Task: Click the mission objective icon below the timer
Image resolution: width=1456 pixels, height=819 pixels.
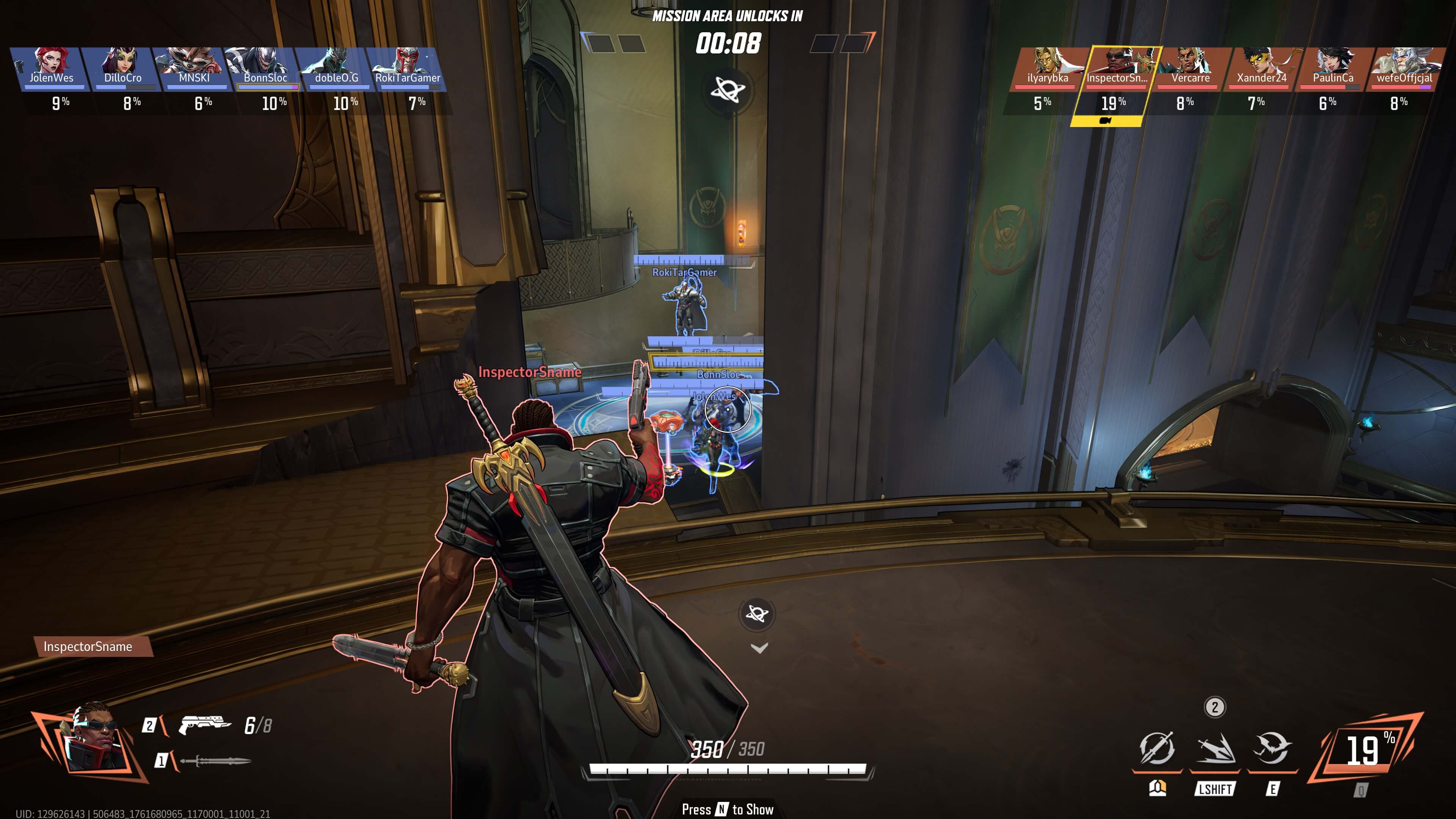Action: click(x=728, y=89)
